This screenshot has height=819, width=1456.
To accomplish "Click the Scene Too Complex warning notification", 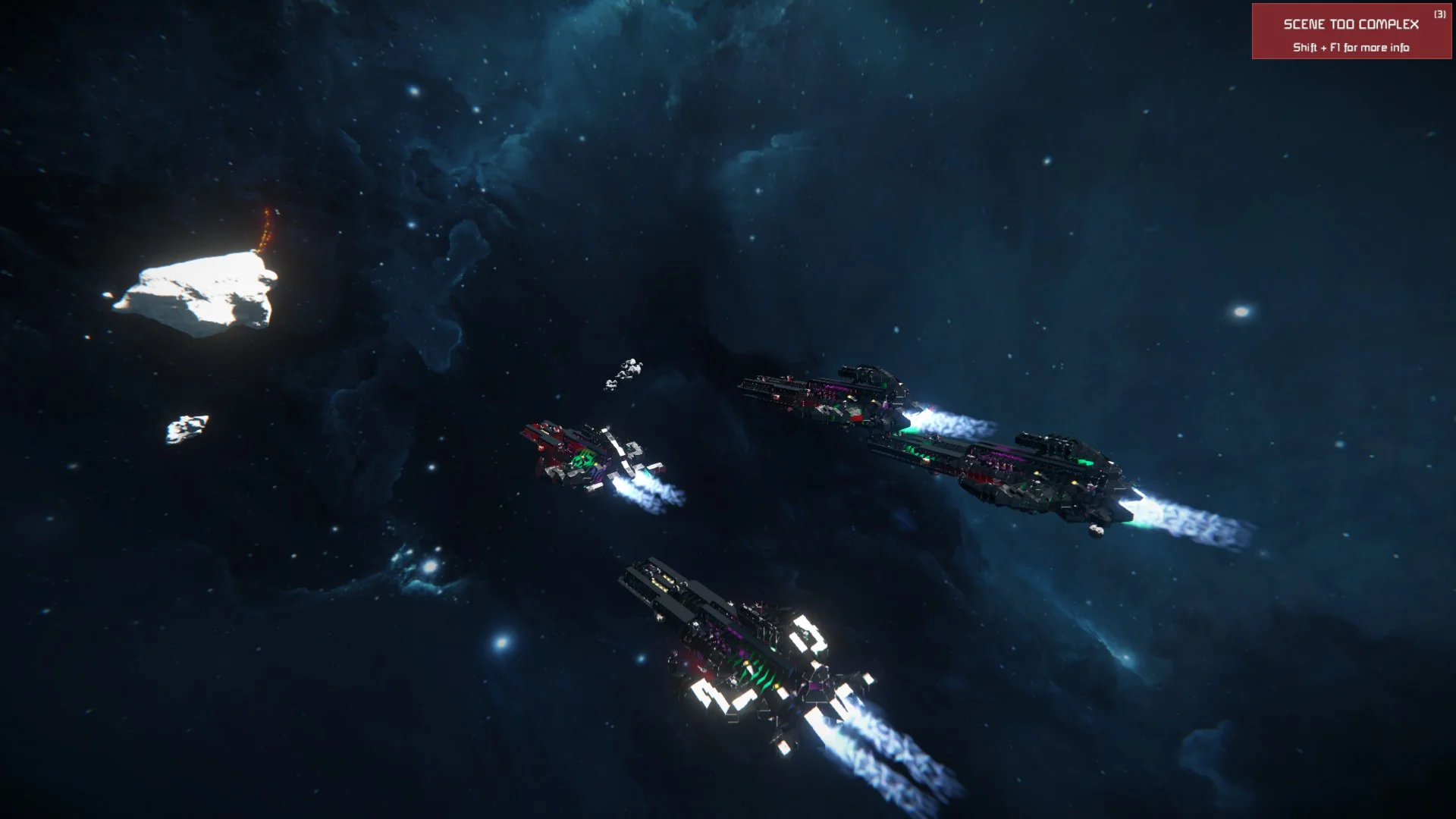I will tap(1351, 32).
